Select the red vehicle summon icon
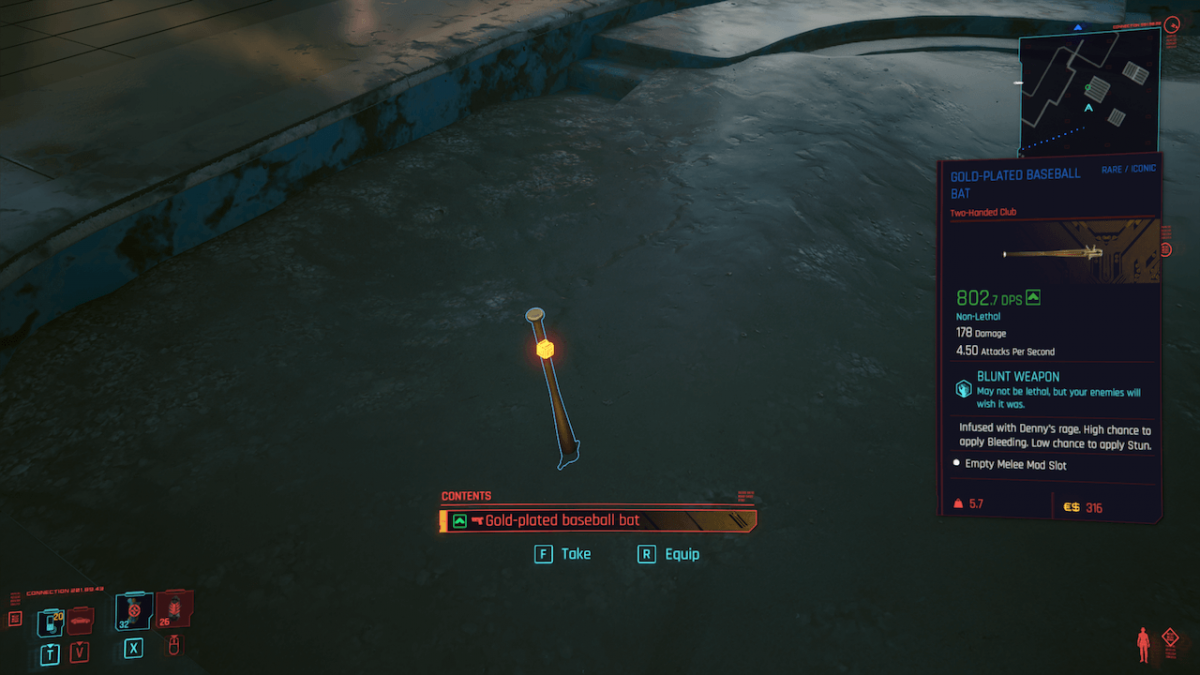 click(x=79, y=622)
